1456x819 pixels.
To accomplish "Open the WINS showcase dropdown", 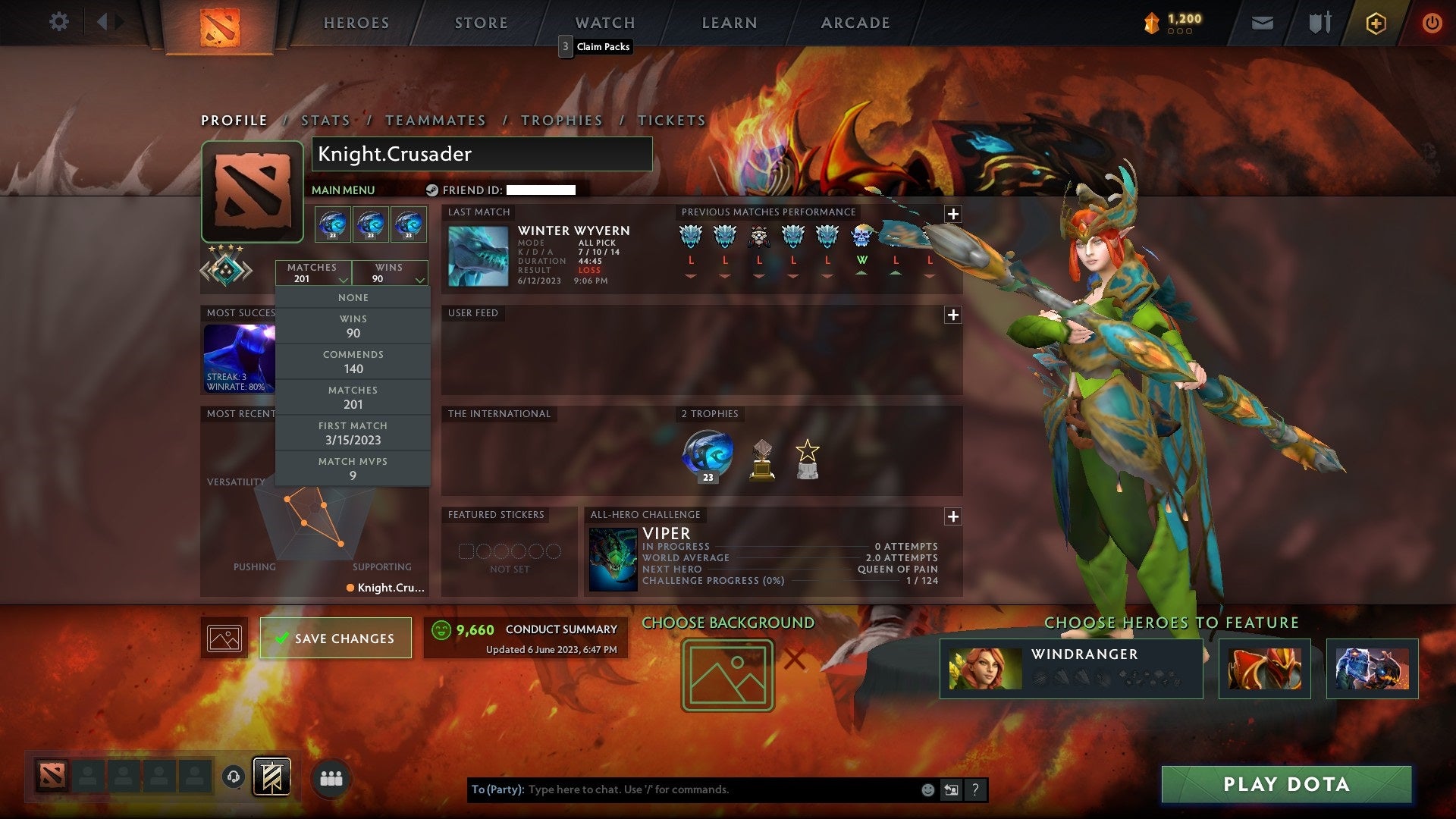I will click(x=389, y=273).
